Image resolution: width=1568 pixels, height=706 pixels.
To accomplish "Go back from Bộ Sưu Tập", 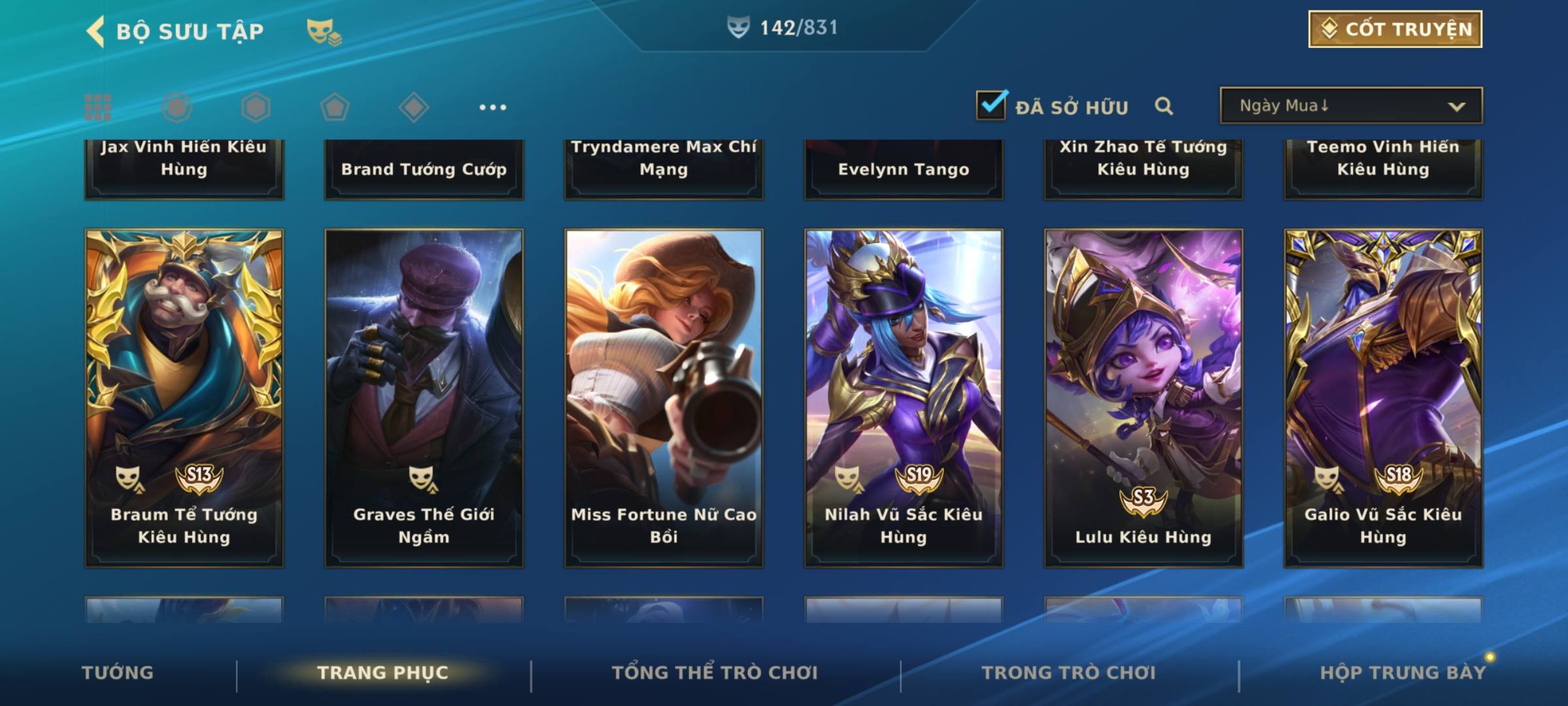I will pos(96,31).
